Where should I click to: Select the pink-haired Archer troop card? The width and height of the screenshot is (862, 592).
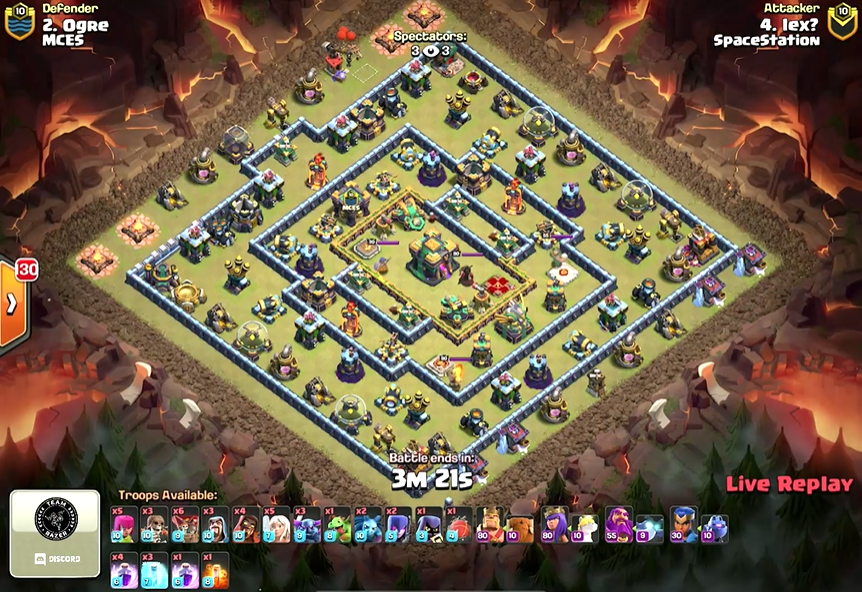tap(124, 525)
